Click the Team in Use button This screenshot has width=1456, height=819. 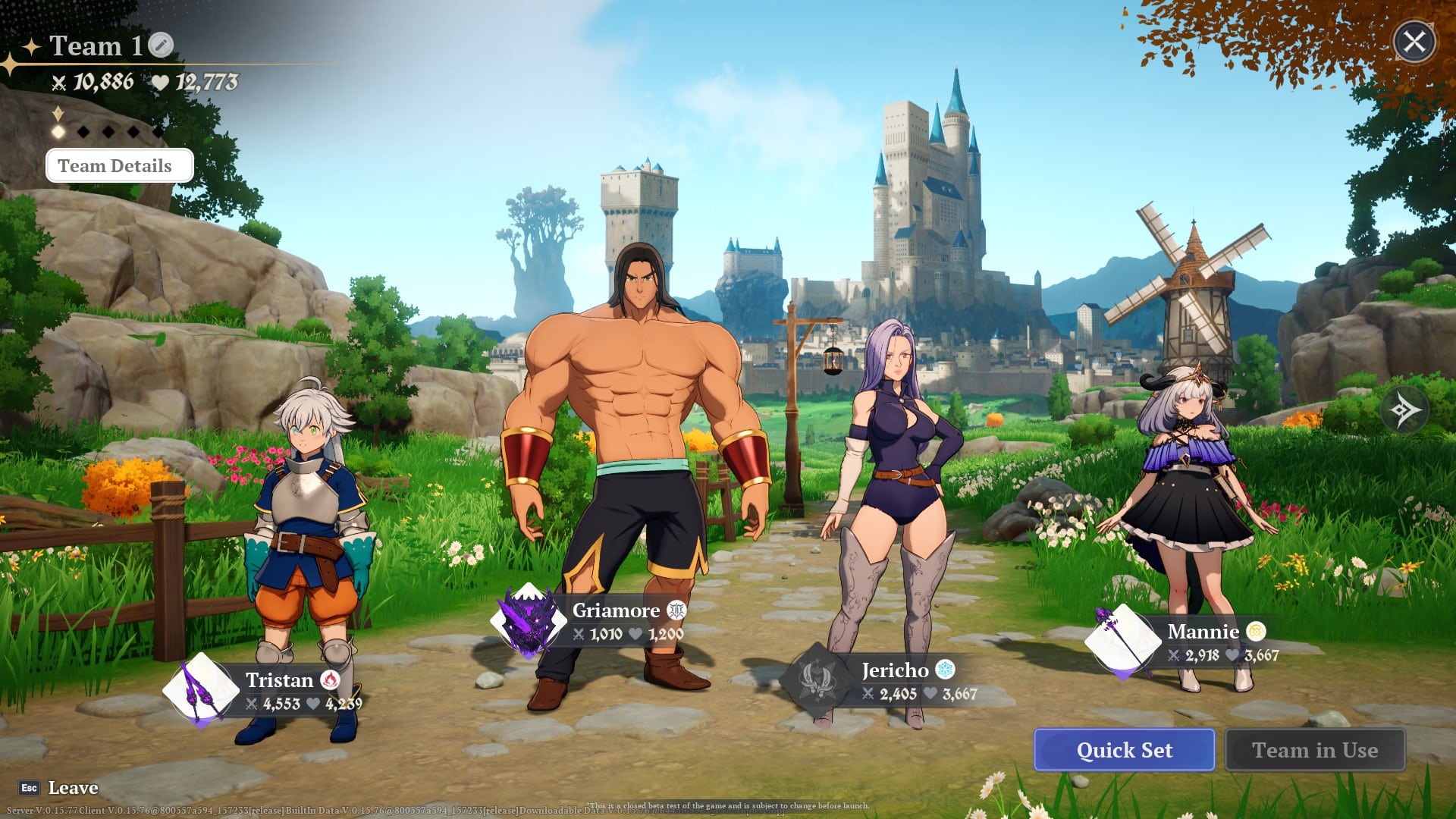point(1315,750)
